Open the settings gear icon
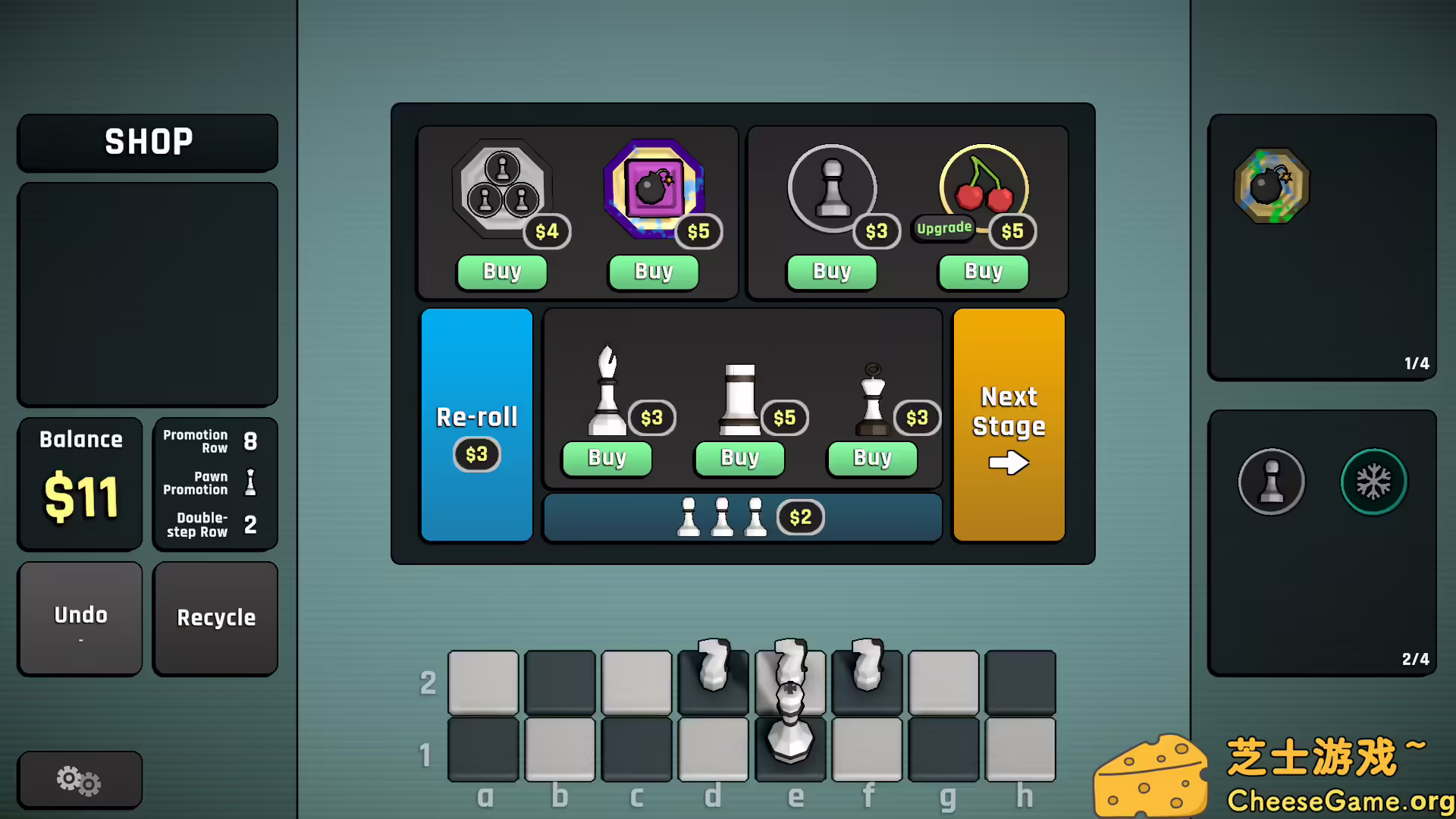 tap(79, 780)
